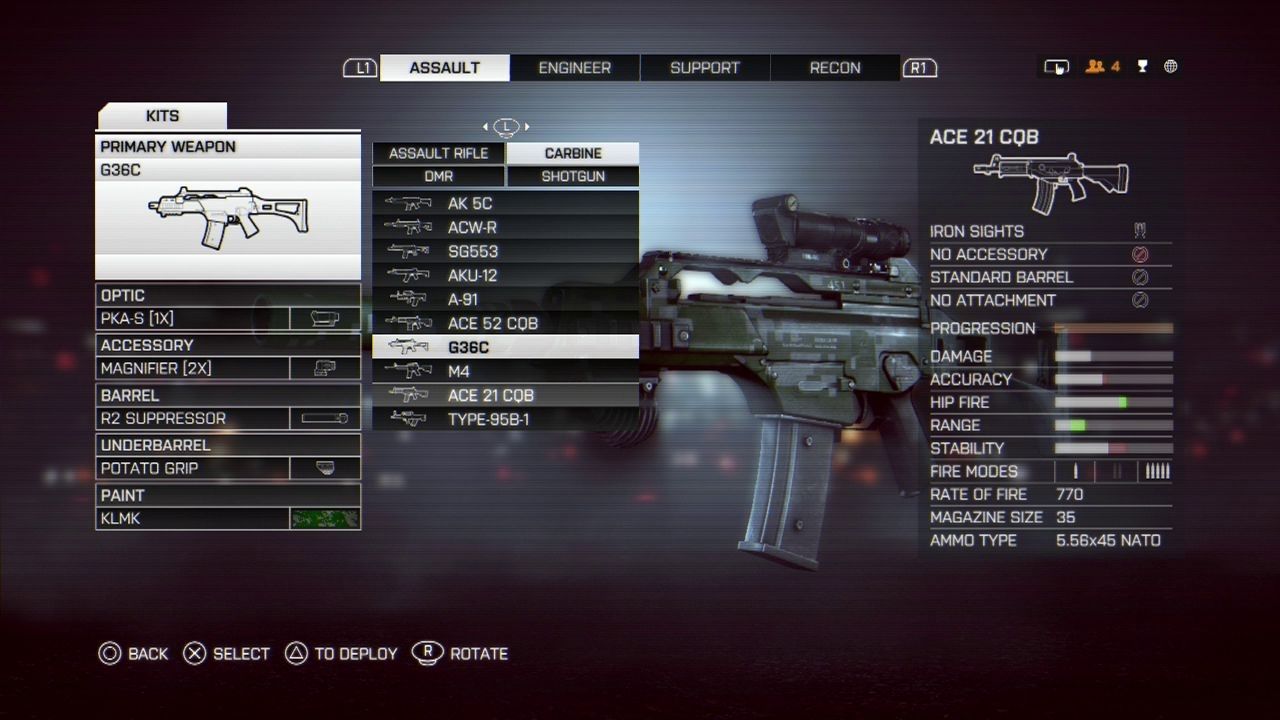Change the Magnifier (2X) accessory slot
Viewport: 1280px width, 720px height.
click(x=228, y=368)
